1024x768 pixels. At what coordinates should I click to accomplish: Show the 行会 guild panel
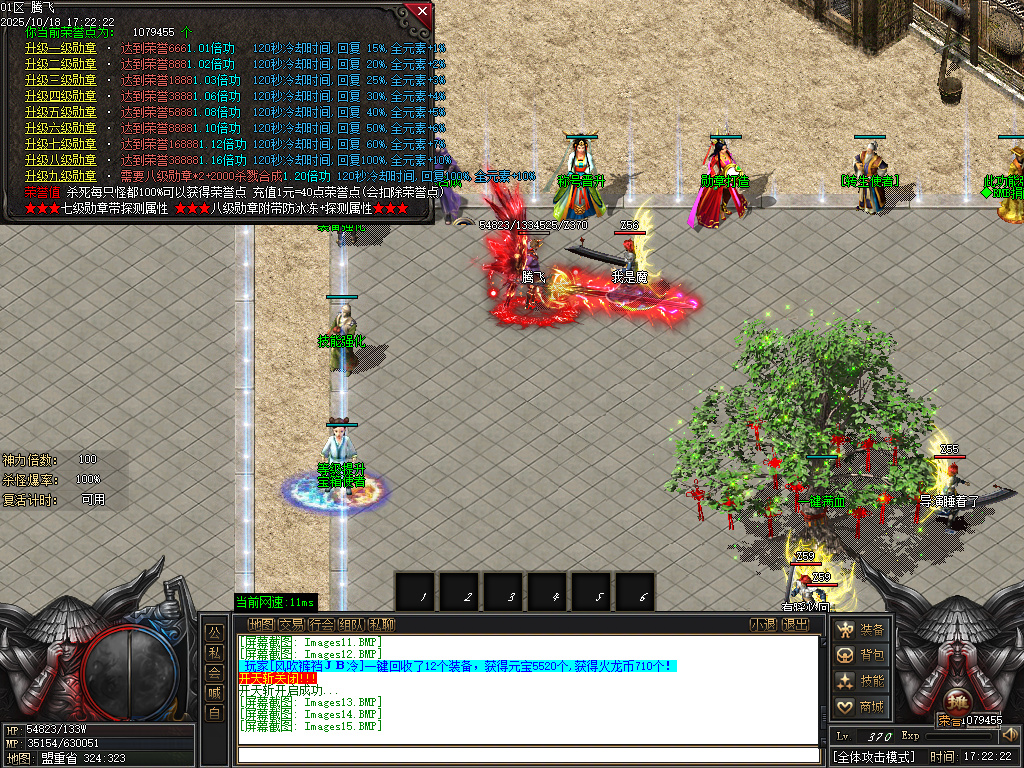pyautogui.click(x=321, y=625)
